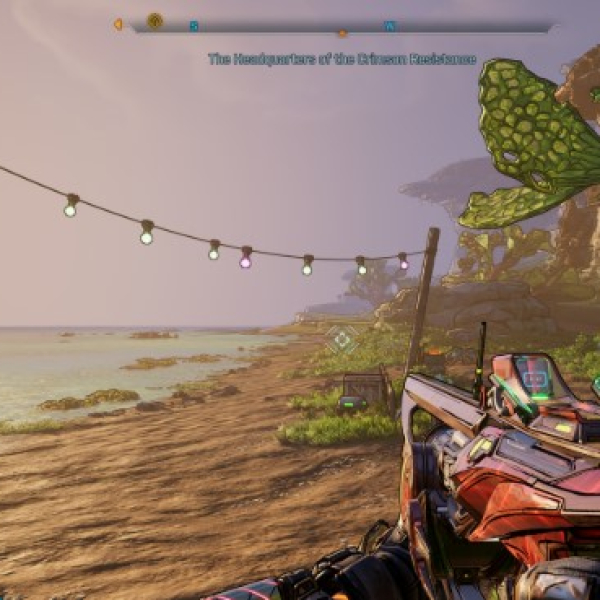Click the orange objective pip on the compass

[343, 33]
